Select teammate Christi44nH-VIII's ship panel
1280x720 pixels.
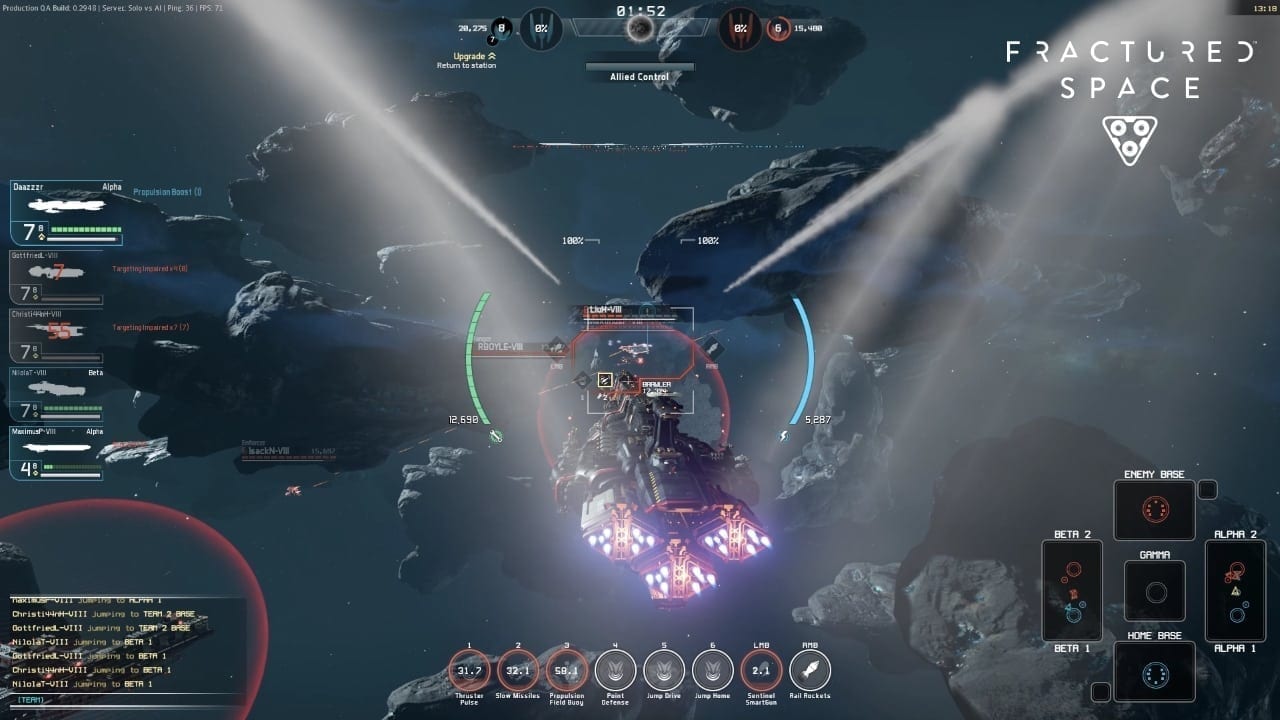(x=57, y=335)
